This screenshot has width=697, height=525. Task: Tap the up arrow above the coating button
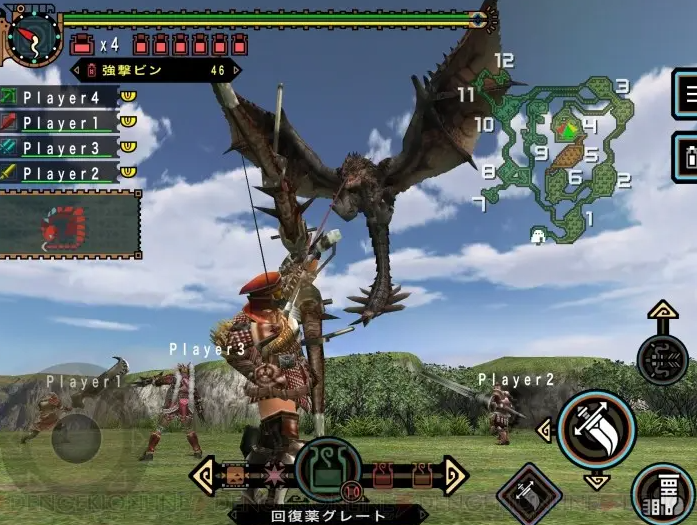pos(663,312)
